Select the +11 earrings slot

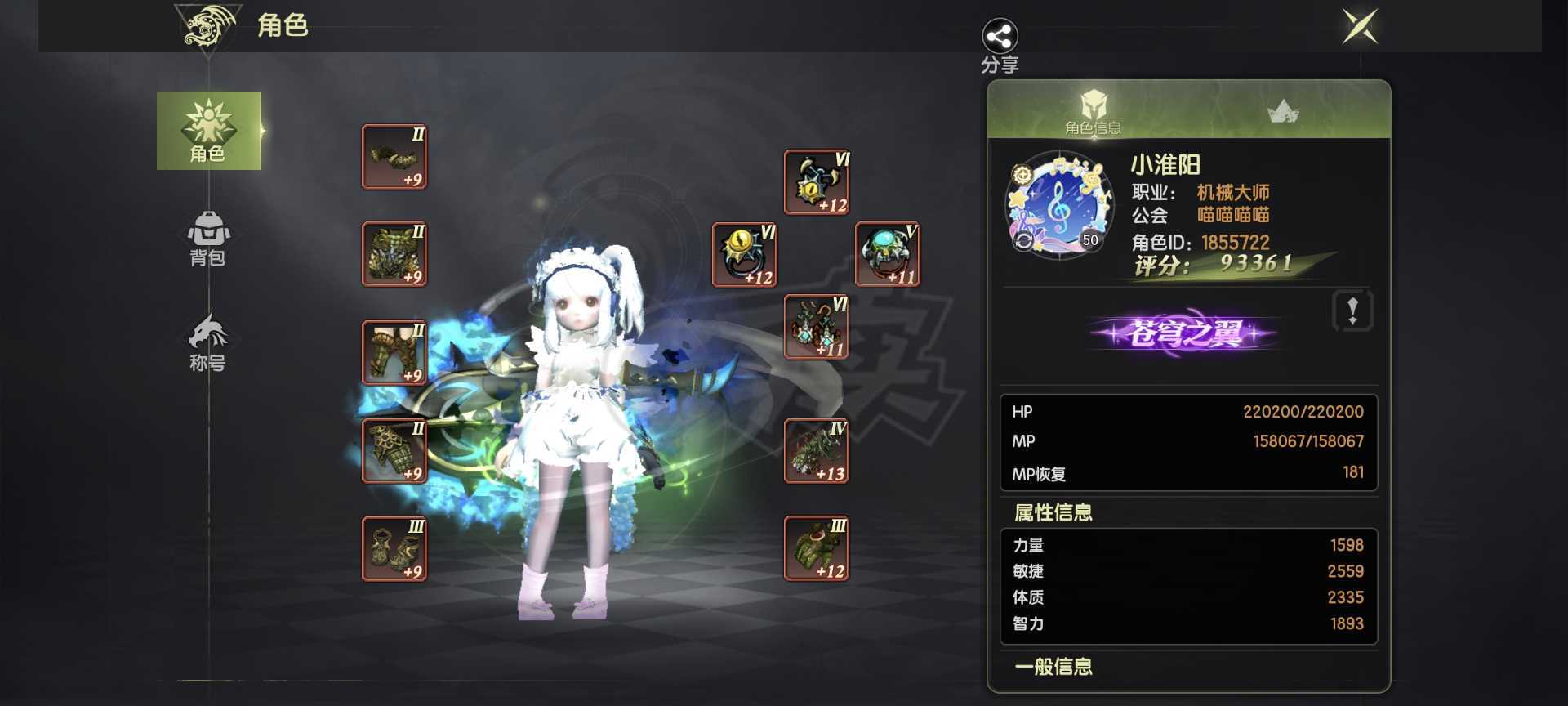coord(817,327)
